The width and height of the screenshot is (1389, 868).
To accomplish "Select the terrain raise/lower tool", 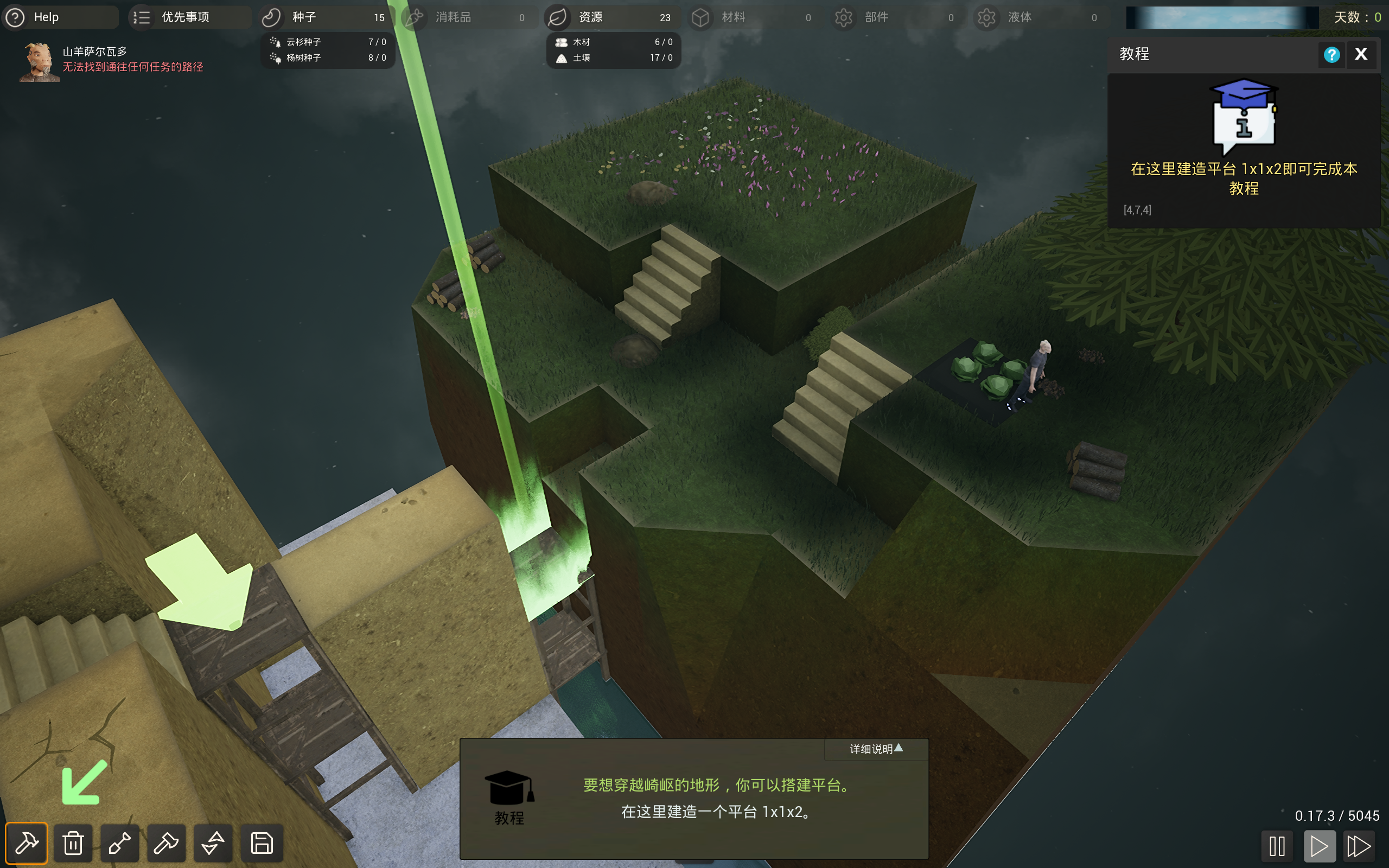I will [x=213, y=843].
